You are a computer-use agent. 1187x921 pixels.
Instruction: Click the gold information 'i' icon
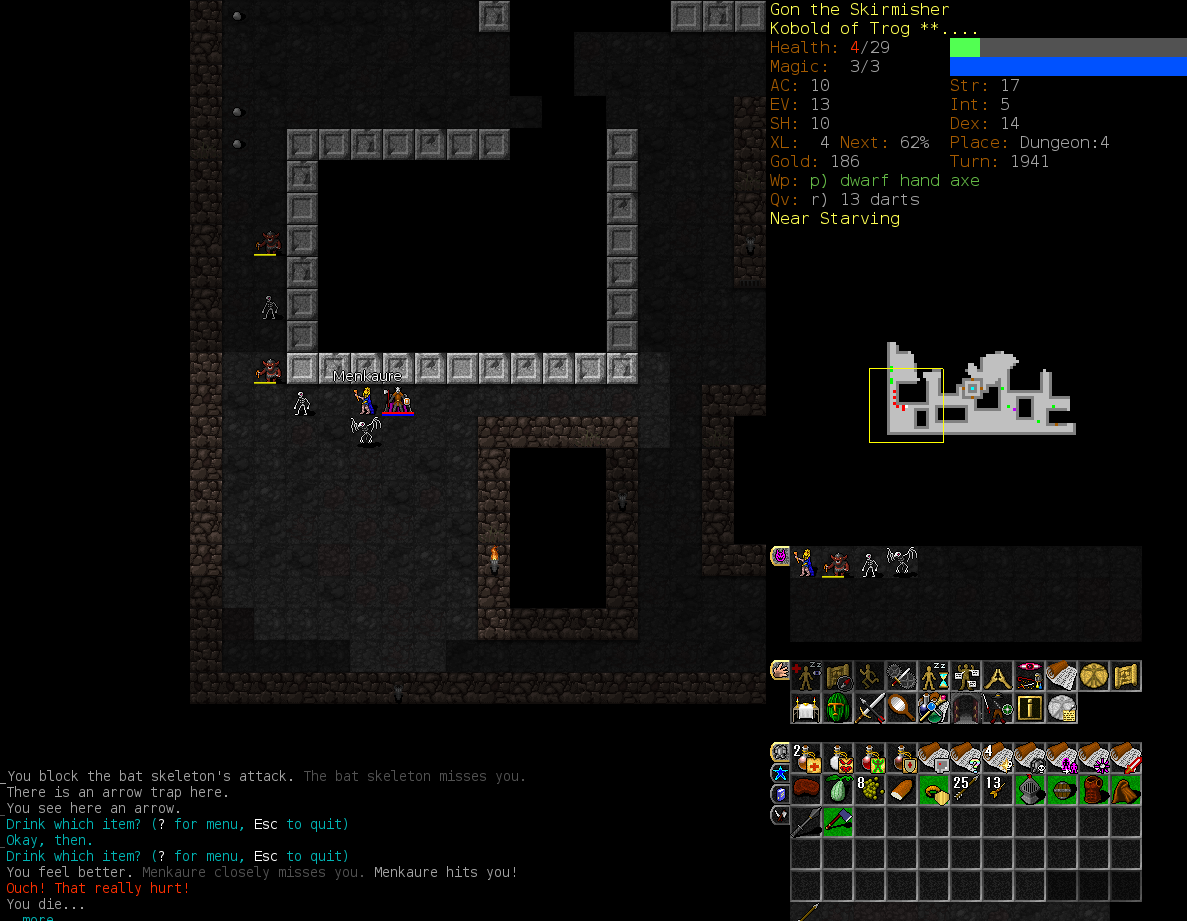pyautogui.click(x=1030, y=709)
